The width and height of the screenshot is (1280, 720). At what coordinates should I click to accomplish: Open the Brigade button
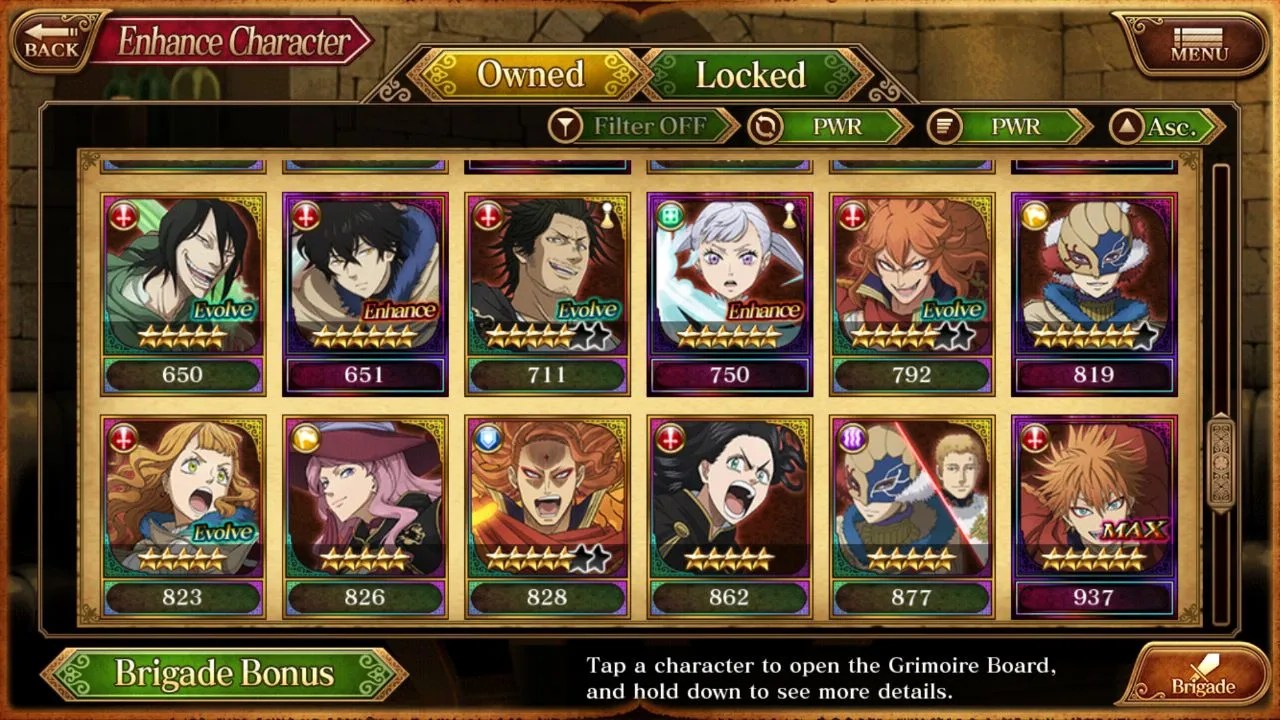(1201, 675)
